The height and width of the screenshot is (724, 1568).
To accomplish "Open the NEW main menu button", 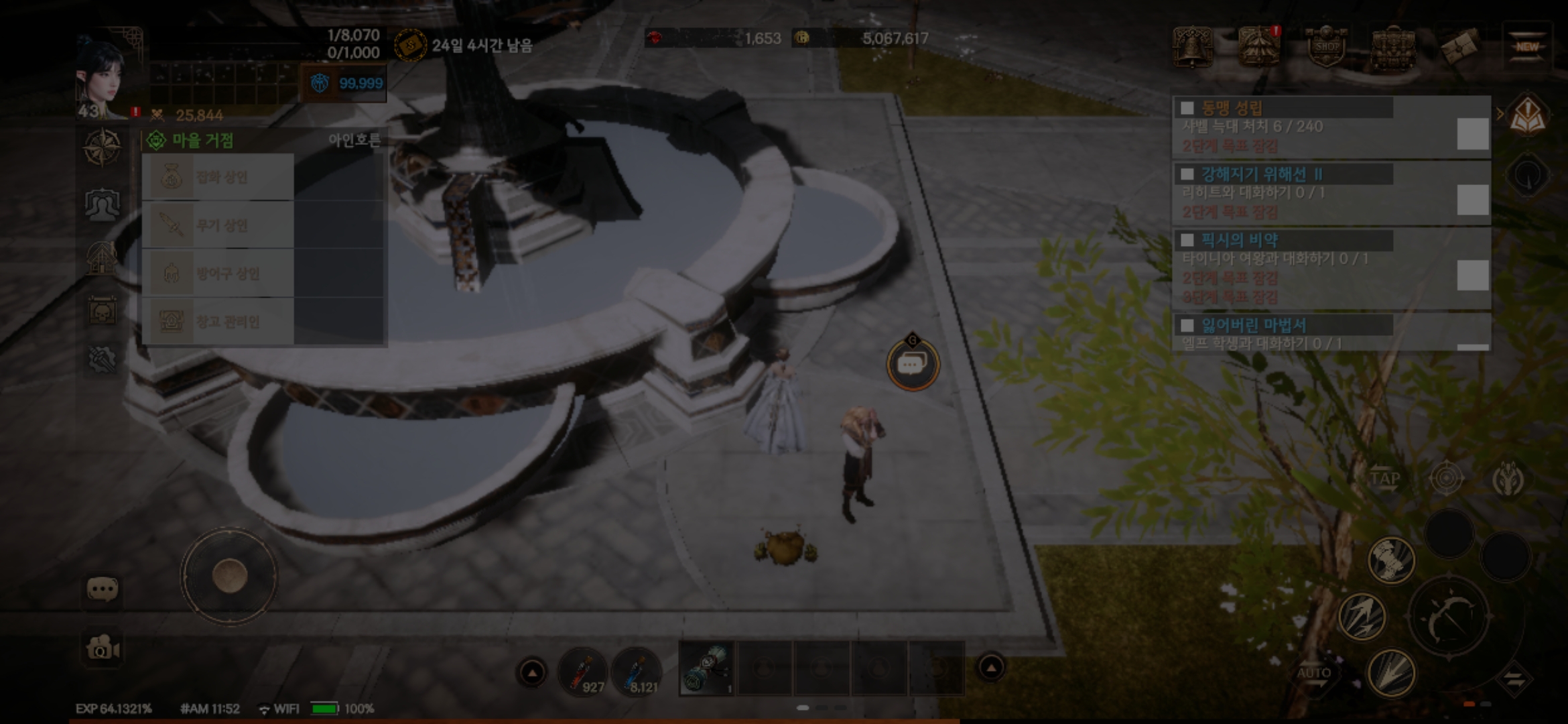I will point(1526,47).
